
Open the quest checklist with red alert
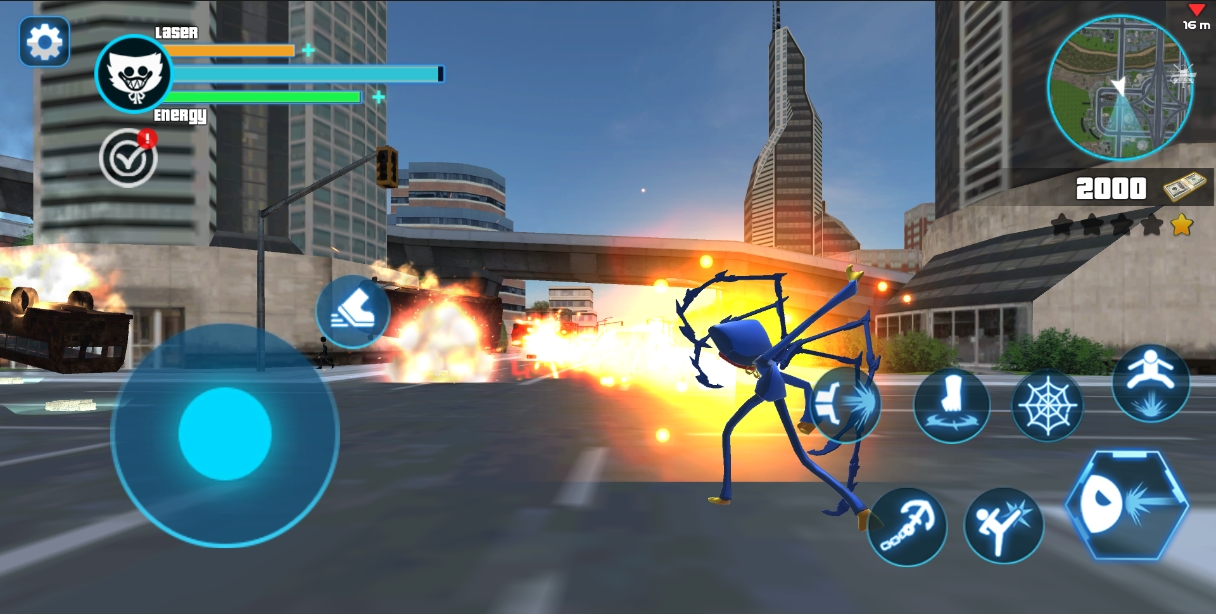128,158
